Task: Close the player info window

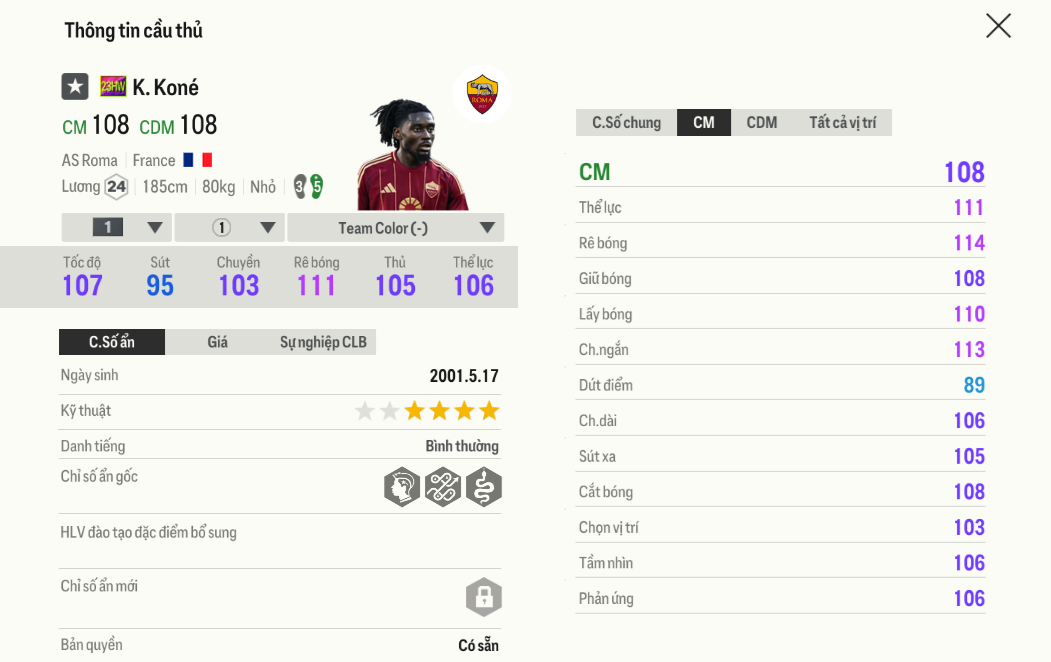Action: pos(998,26)
